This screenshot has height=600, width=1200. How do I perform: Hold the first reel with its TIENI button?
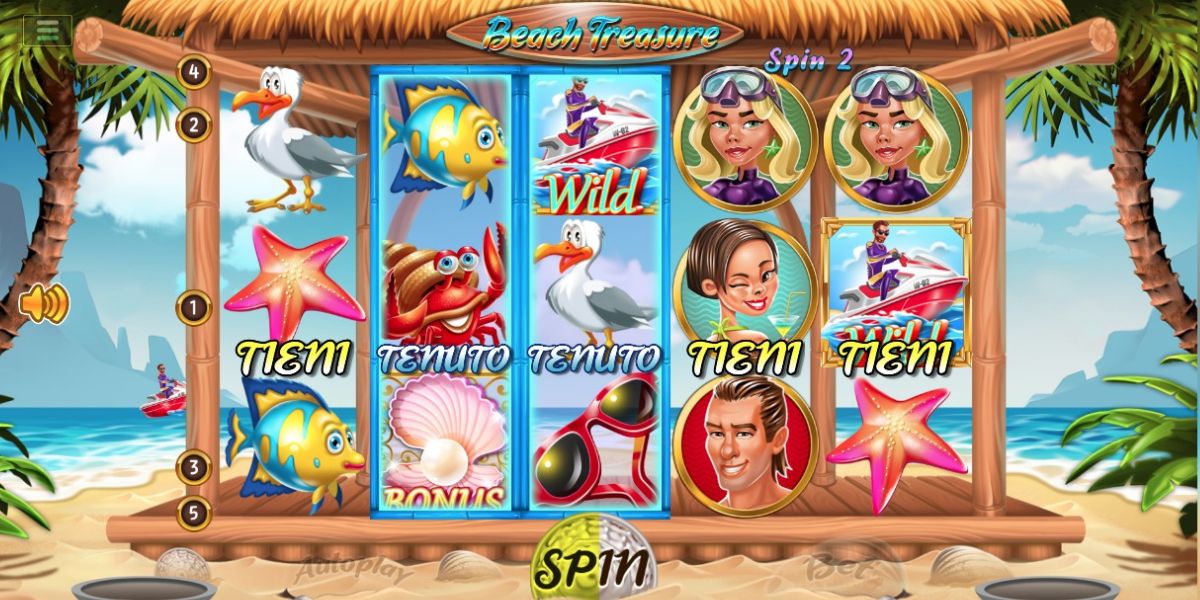click(292, 357)
